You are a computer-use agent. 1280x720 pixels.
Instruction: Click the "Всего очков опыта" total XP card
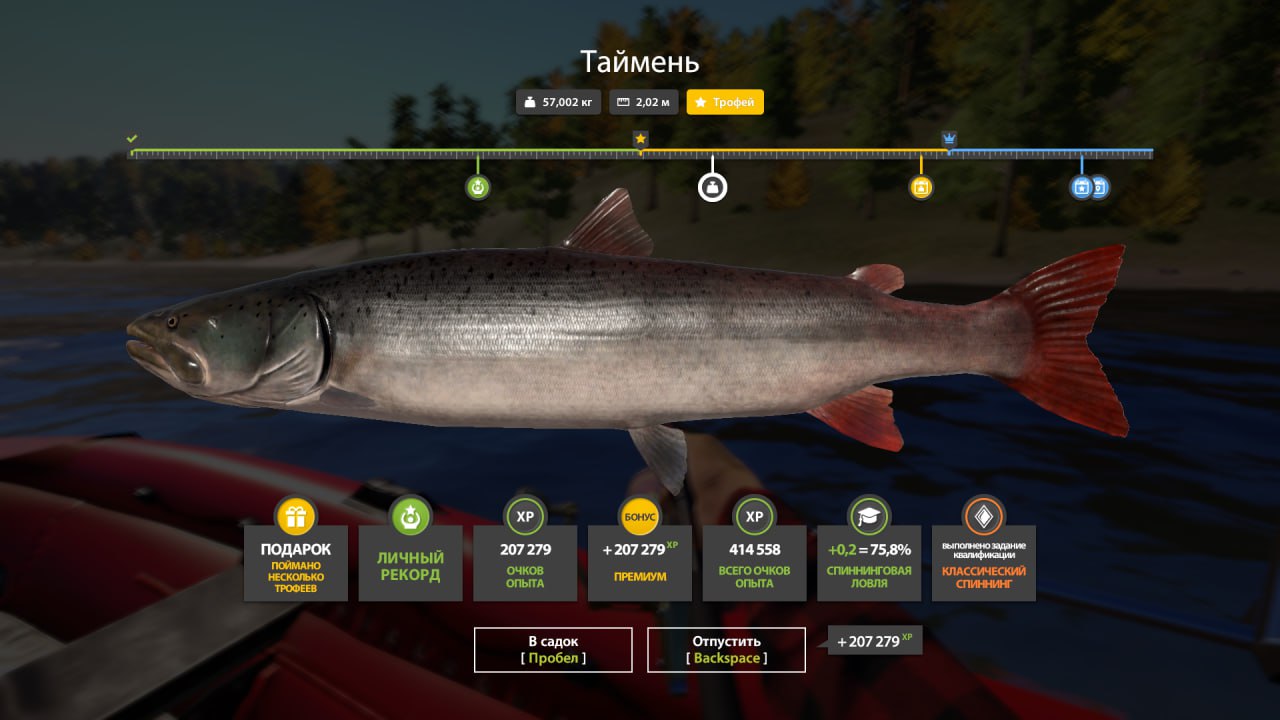(x=755, y=562)
